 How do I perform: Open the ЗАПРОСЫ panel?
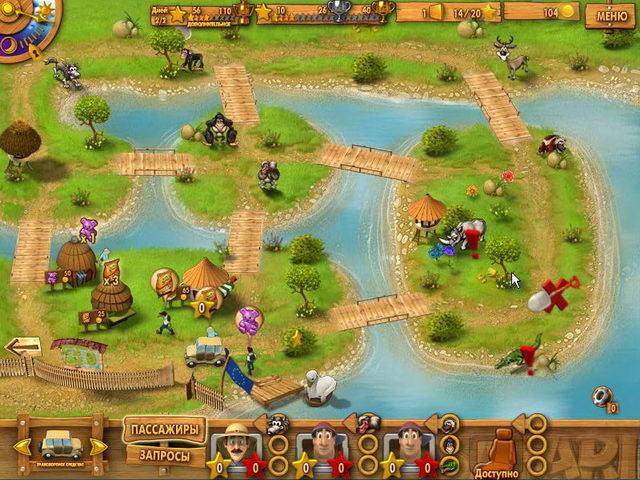(x=164, y=456)
